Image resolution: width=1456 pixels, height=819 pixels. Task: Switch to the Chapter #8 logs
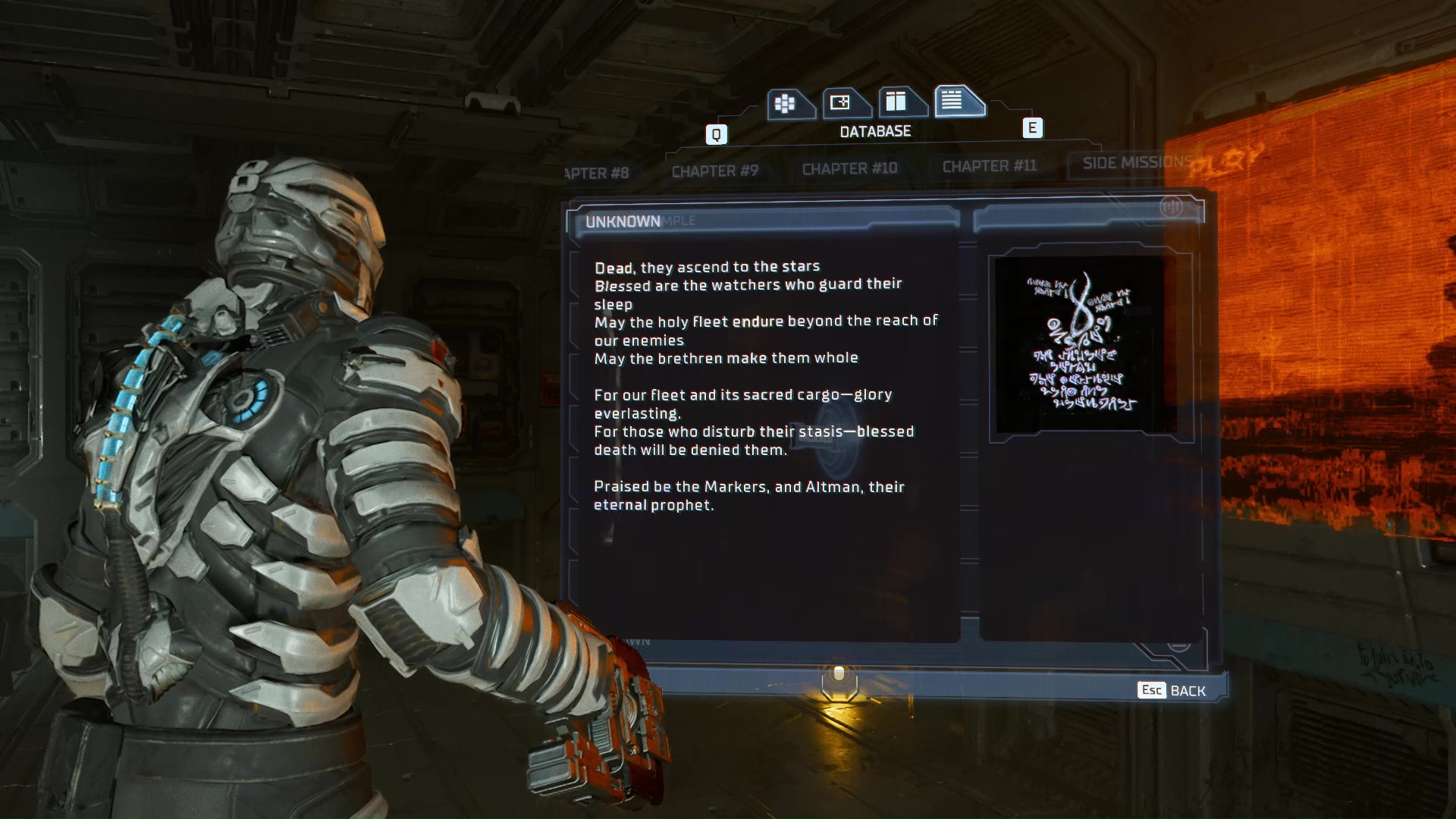[x=599, y=173]
